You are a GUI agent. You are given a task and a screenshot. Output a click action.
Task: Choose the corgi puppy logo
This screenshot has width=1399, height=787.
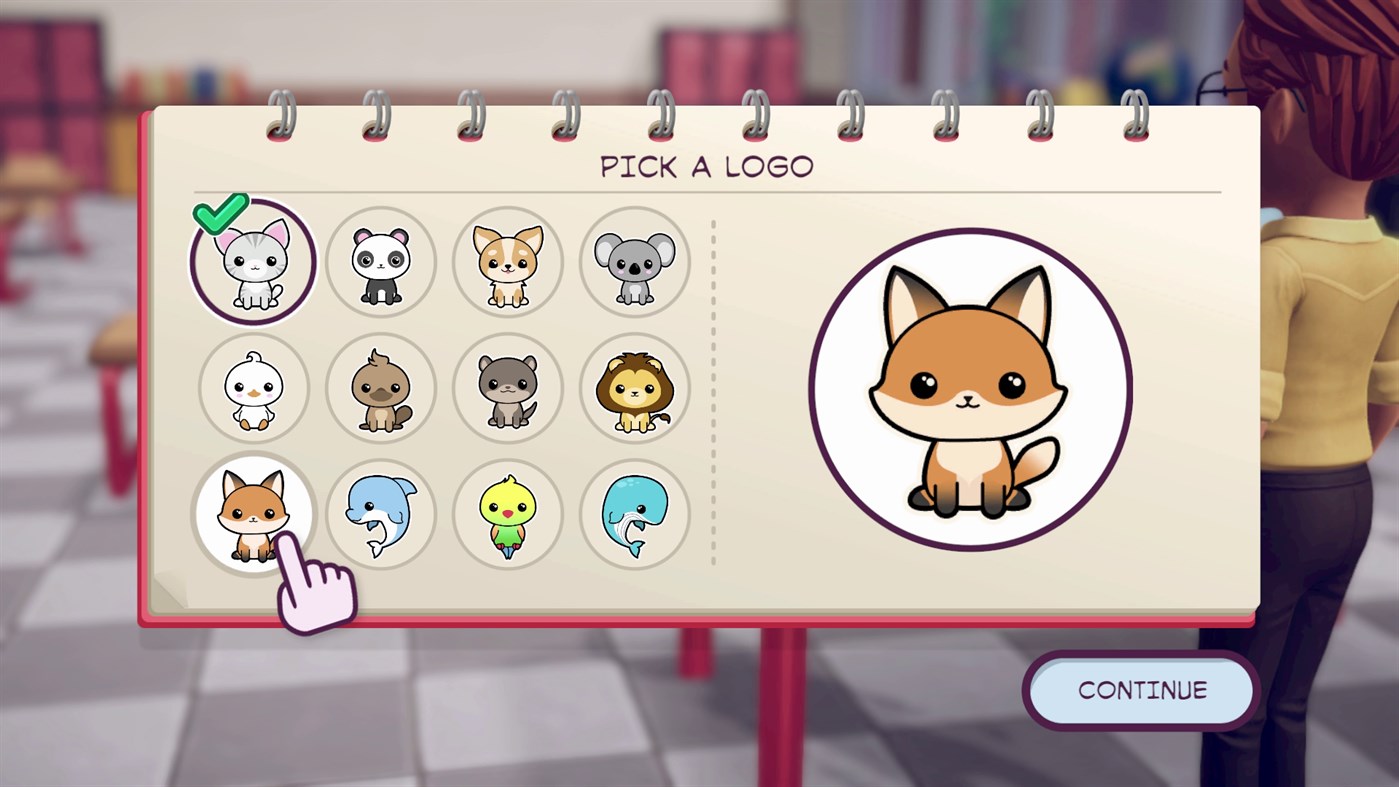pos(507,262)
